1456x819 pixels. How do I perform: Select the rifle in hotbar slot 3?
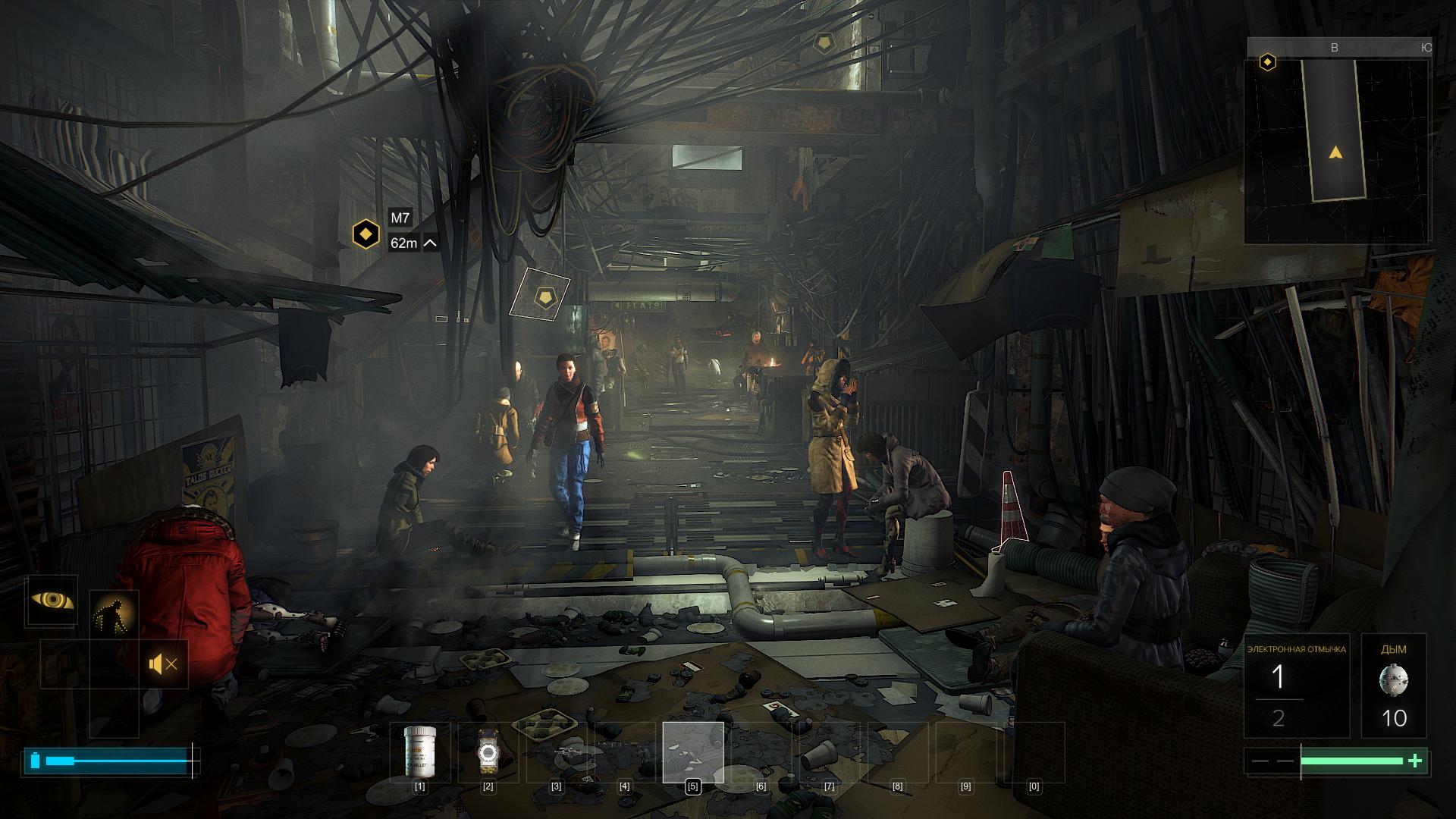[x=557, y=752]
